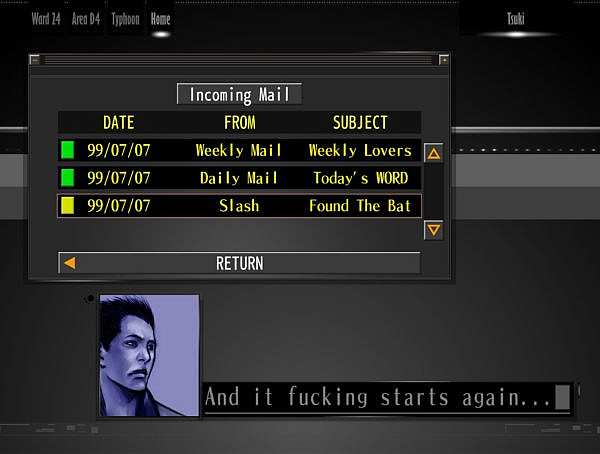Click the Incoming Mail header button
The width and height of the screenshot is (600, 454).
tap(239, 95)
